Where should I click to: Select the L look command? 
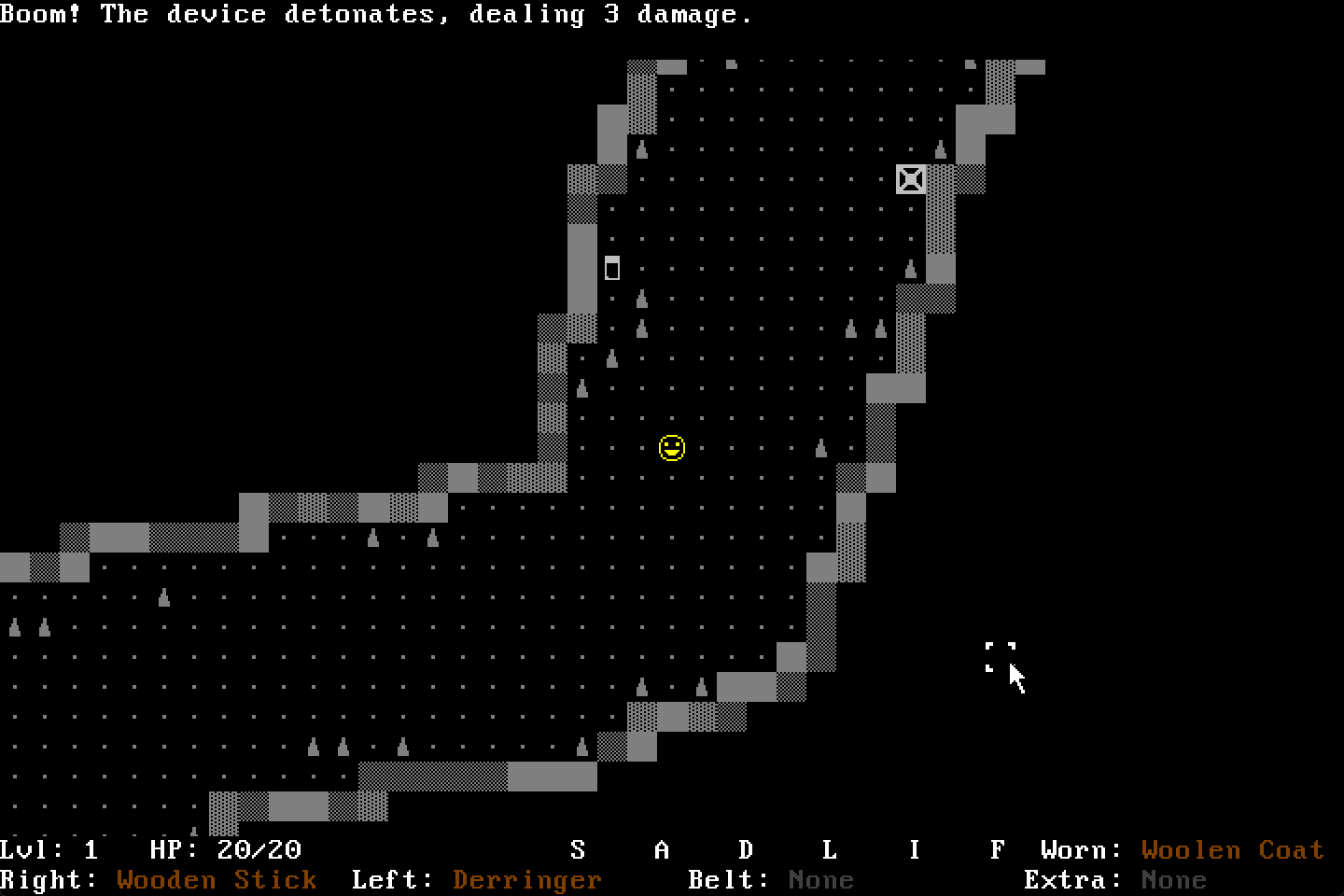[830, 850]
